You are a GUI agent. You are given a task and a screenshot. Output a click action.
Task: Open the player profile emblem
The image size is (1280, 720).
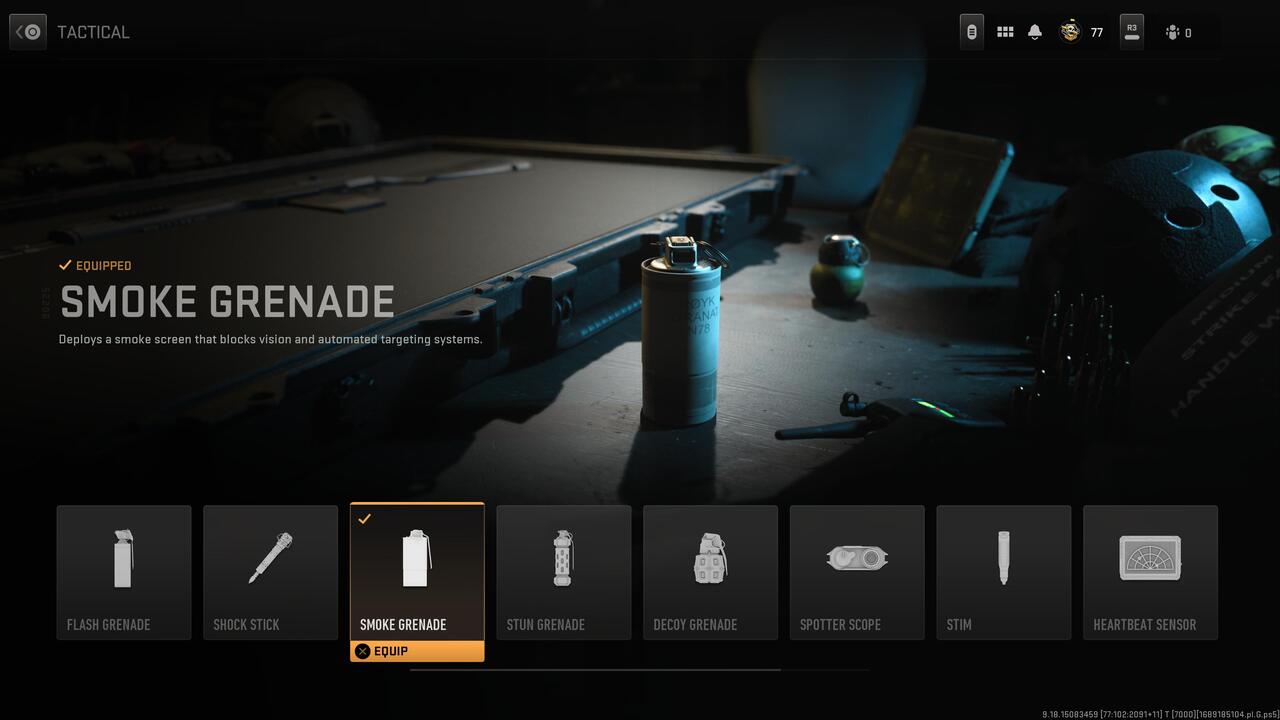point(1070,32)
